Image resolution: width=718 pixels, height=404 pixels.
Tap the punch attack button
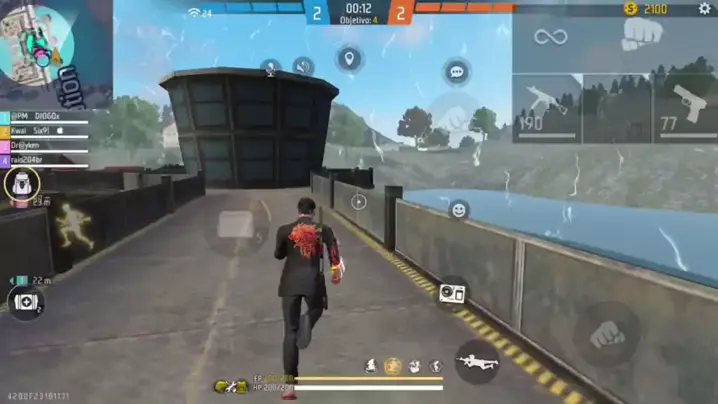tap(607, 334)
